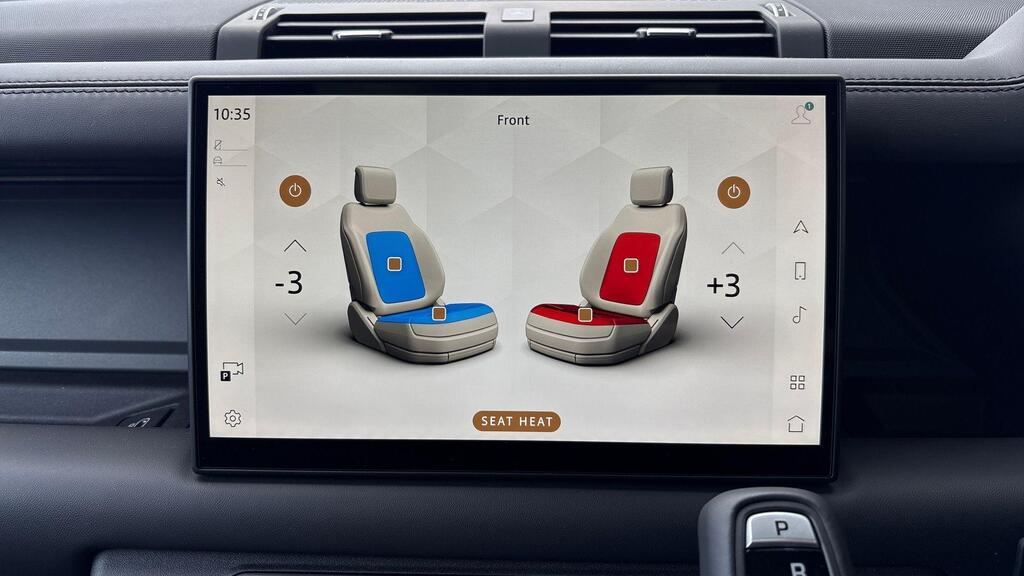Lower the right seat temperature level

click(733, 322)
